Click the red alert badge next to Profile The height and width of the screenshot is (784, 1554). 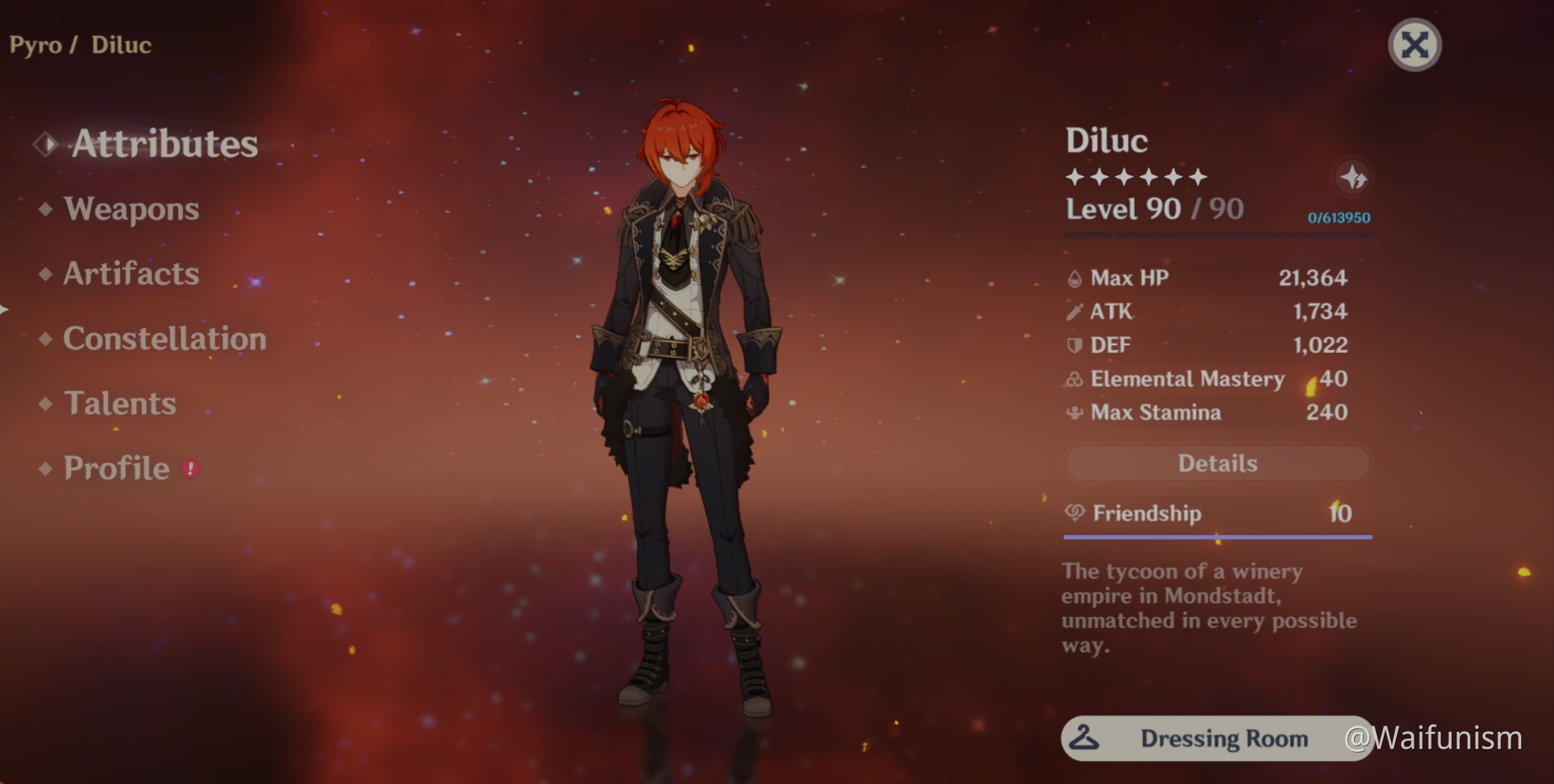coord(192,469)
